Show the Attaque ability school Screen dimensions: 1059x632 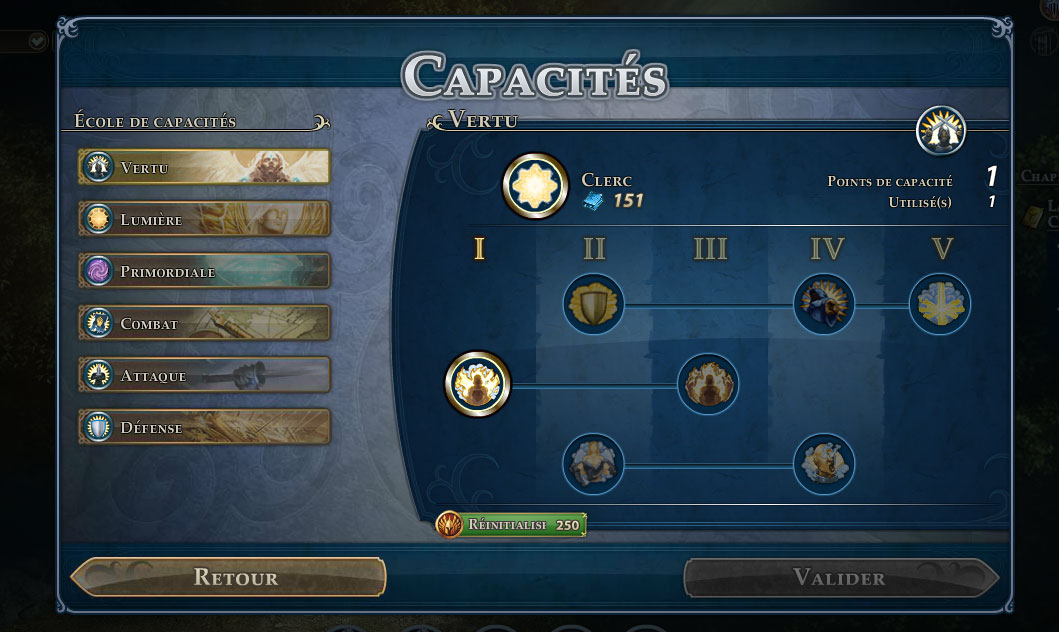(x=204, y=375)
